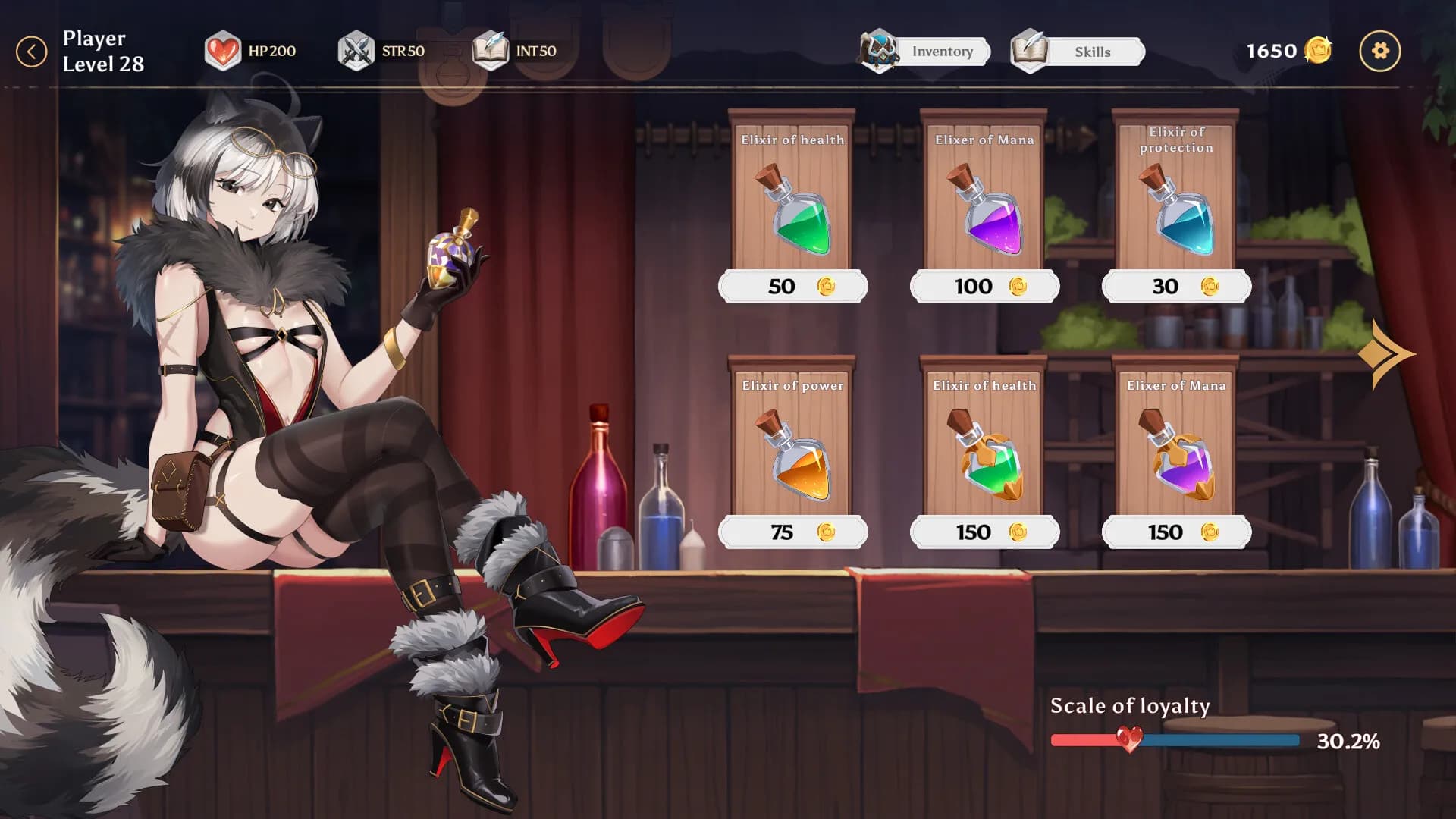Open the settings gear
The image size is (1456, 819).
[1380, 51]
